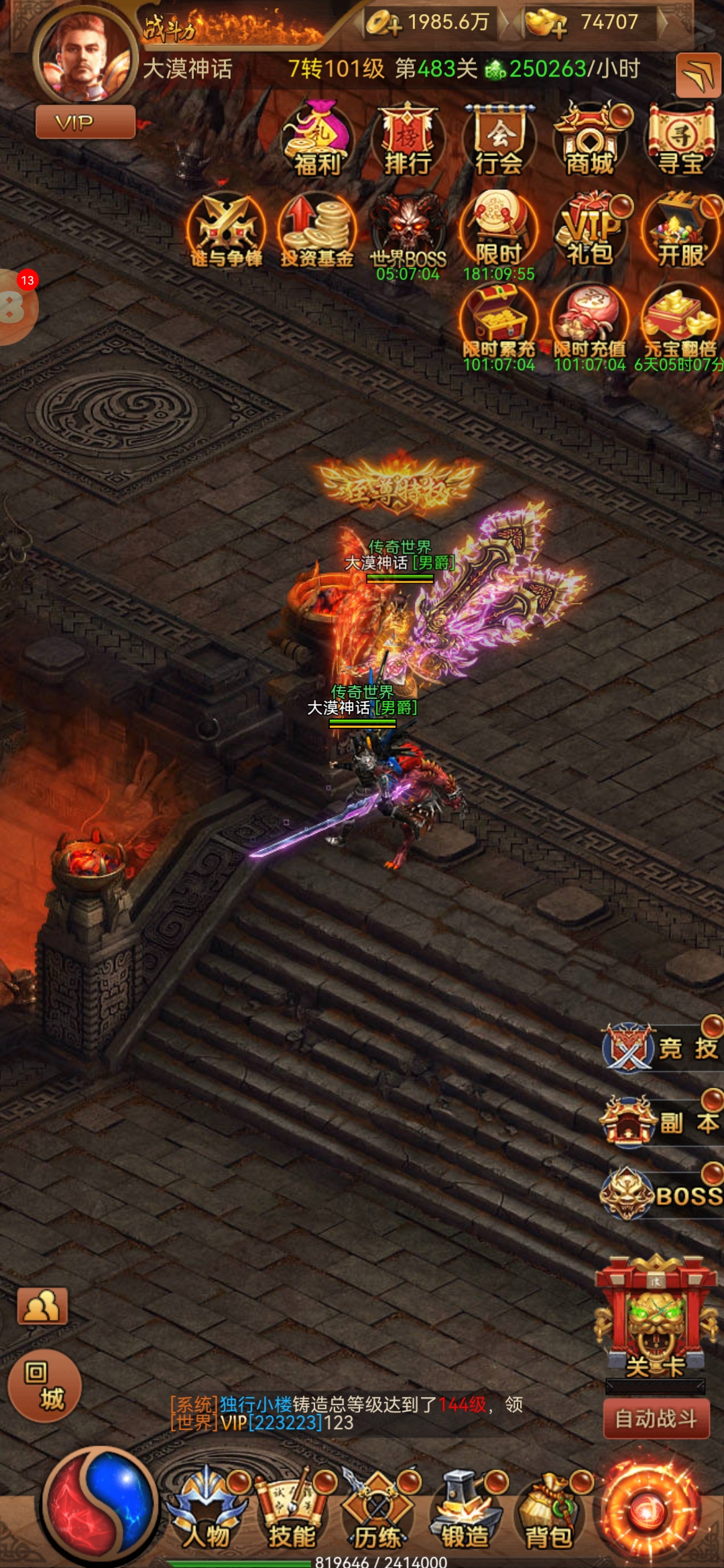The width and height of the screenshot is (724, 1568).
Task: Visit the 商城 shop
Action: [591, 139]
